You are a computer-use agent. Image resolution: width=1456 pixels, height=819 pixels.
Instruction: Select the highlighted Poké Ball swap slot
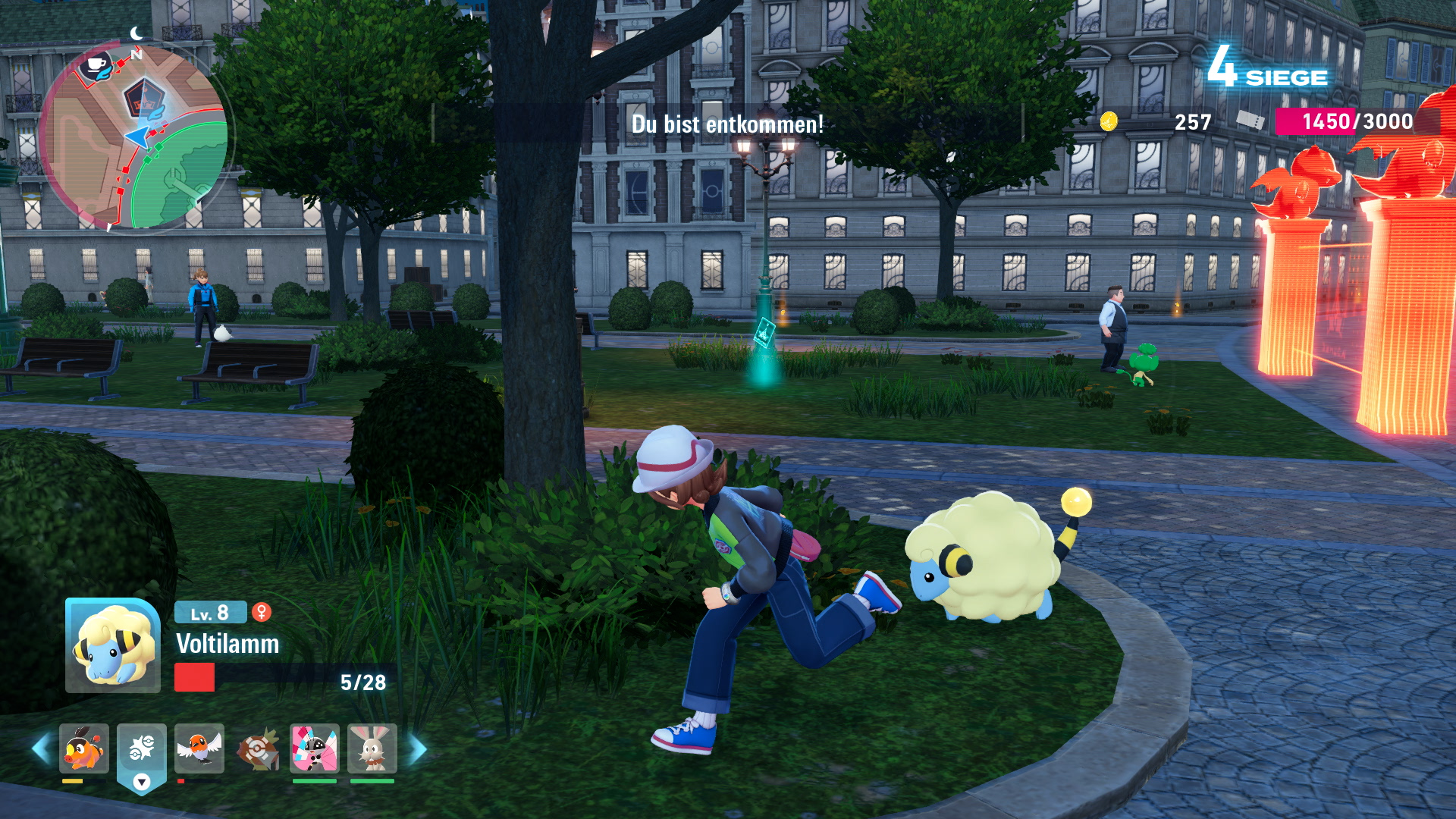click(x=142, y=749)
